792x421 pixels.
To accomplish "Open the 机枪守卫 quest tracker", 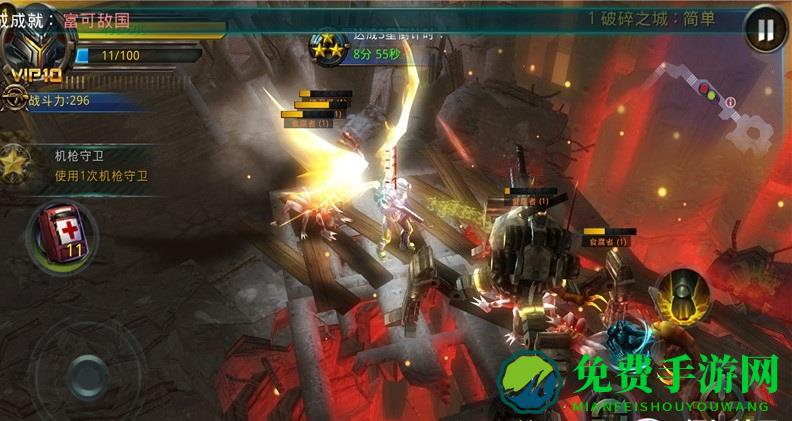I will coord(100,165).
